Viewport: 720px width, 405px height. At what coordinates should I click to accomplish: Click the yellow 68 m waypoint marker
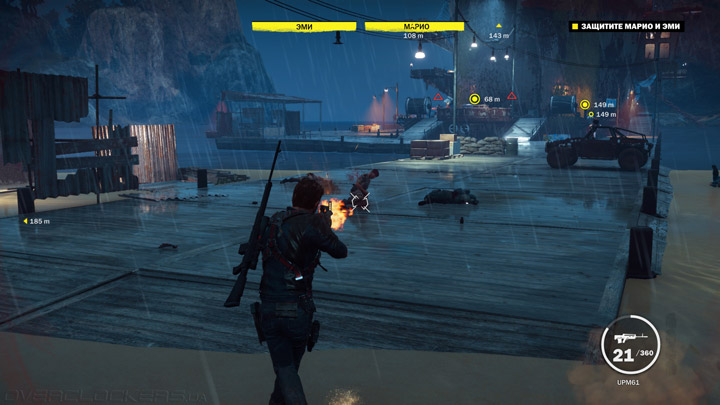[475, 99]
